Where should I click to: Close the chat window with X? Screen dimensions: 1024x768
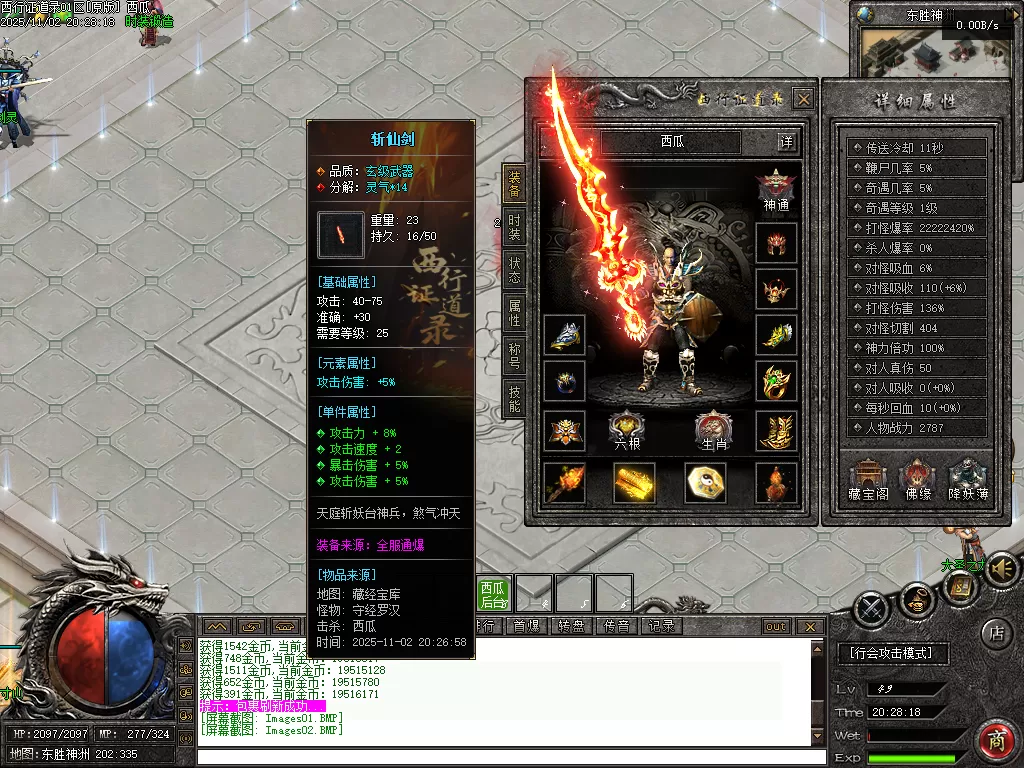(x=810, y=627)
